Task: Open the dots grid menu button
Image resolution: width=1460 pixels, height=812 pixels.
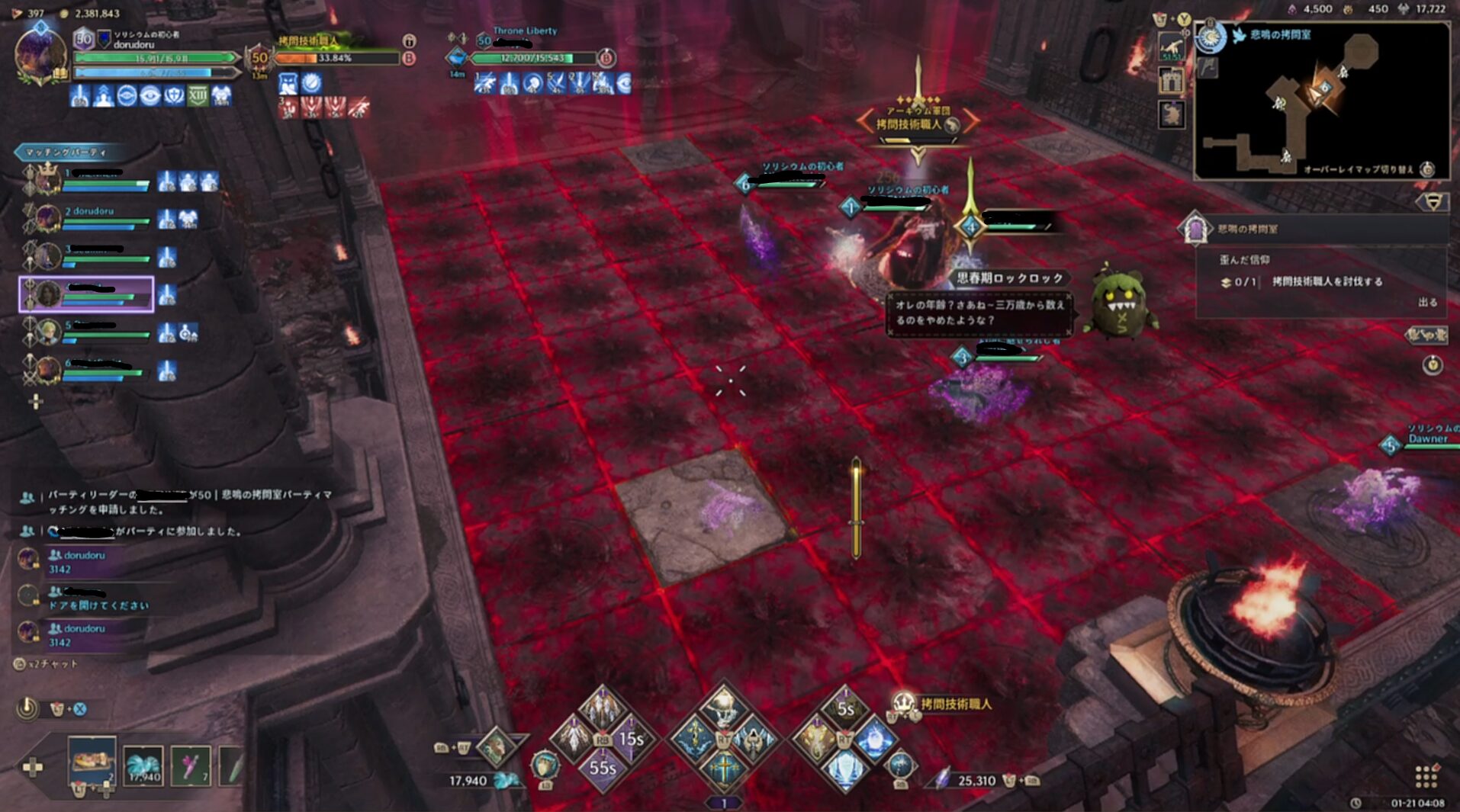Action: [x=1426, y=777]
